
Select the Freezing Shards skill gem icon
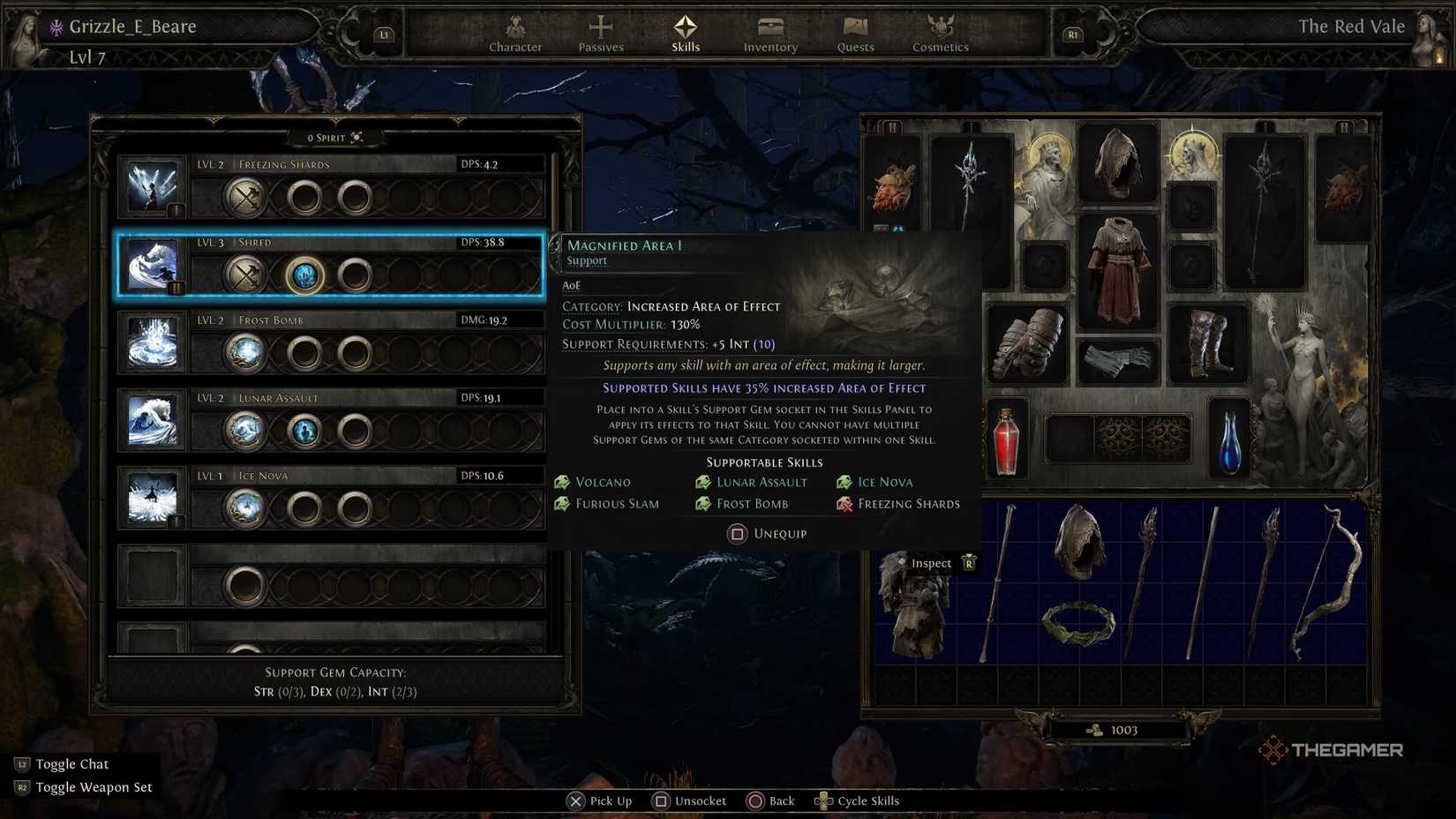[152, 185]
